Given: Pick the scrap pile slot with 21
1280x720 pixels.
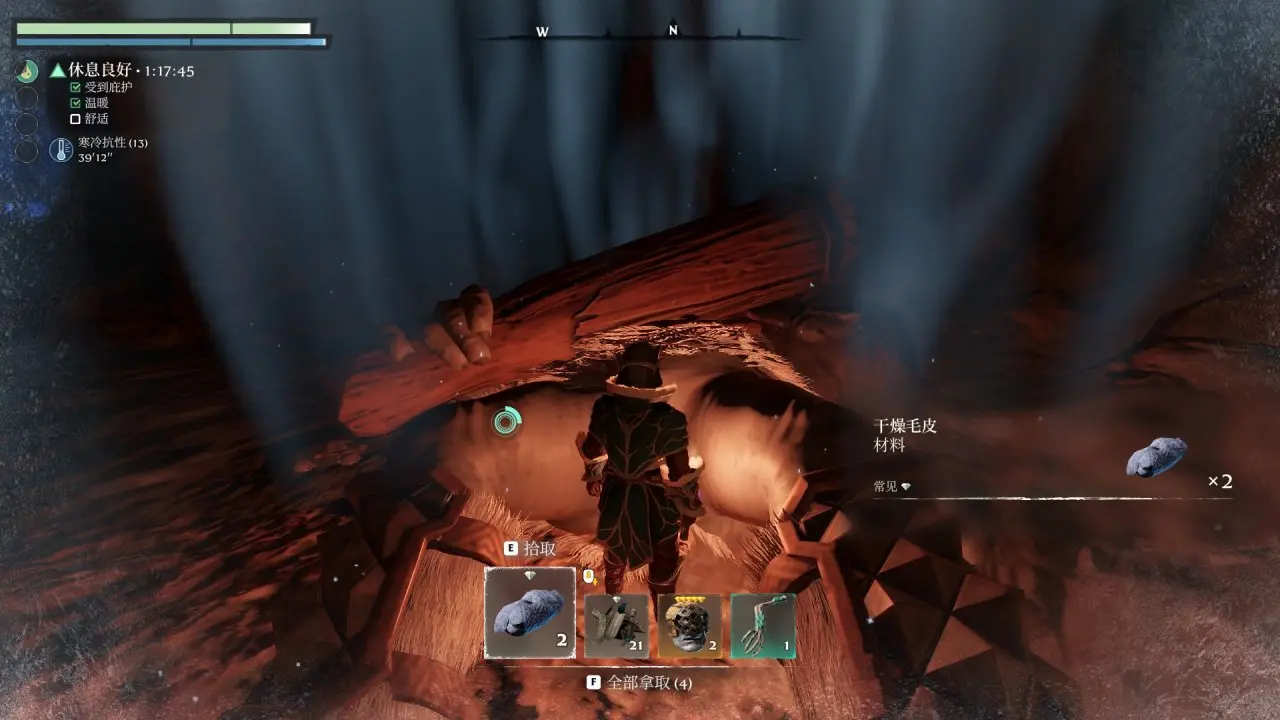Looking at the screenshot, I should pyautogui.click(x=616, y=626).
